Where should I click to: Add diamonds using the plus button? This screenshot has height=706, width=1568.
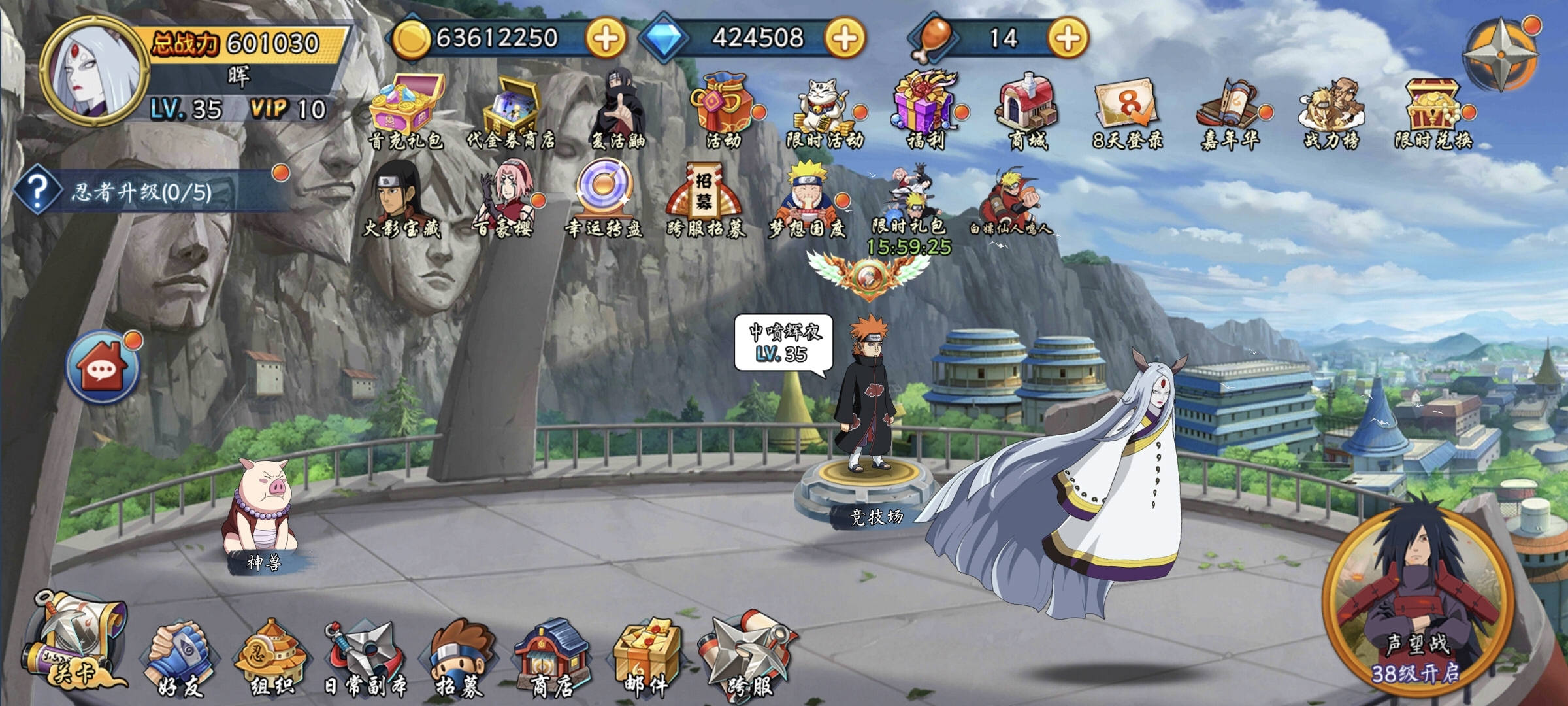tap(844, 38)
